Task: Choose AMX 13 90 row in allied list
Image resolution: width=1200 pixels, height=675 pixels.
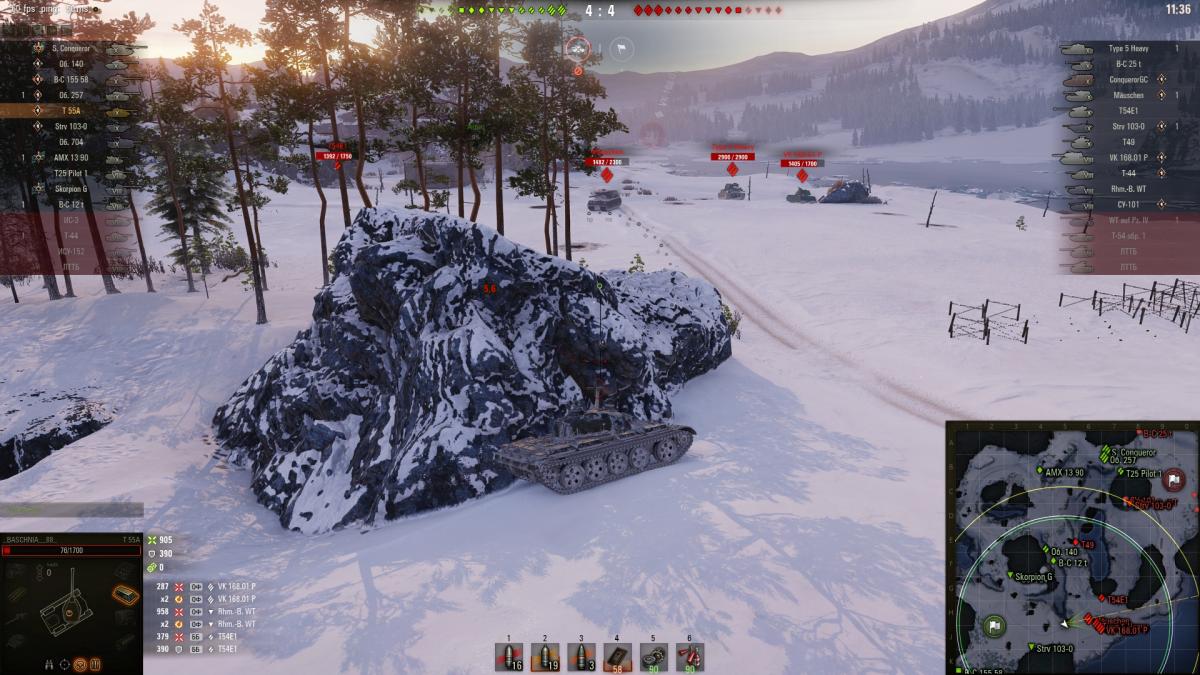Action: (x=70, y=157)
